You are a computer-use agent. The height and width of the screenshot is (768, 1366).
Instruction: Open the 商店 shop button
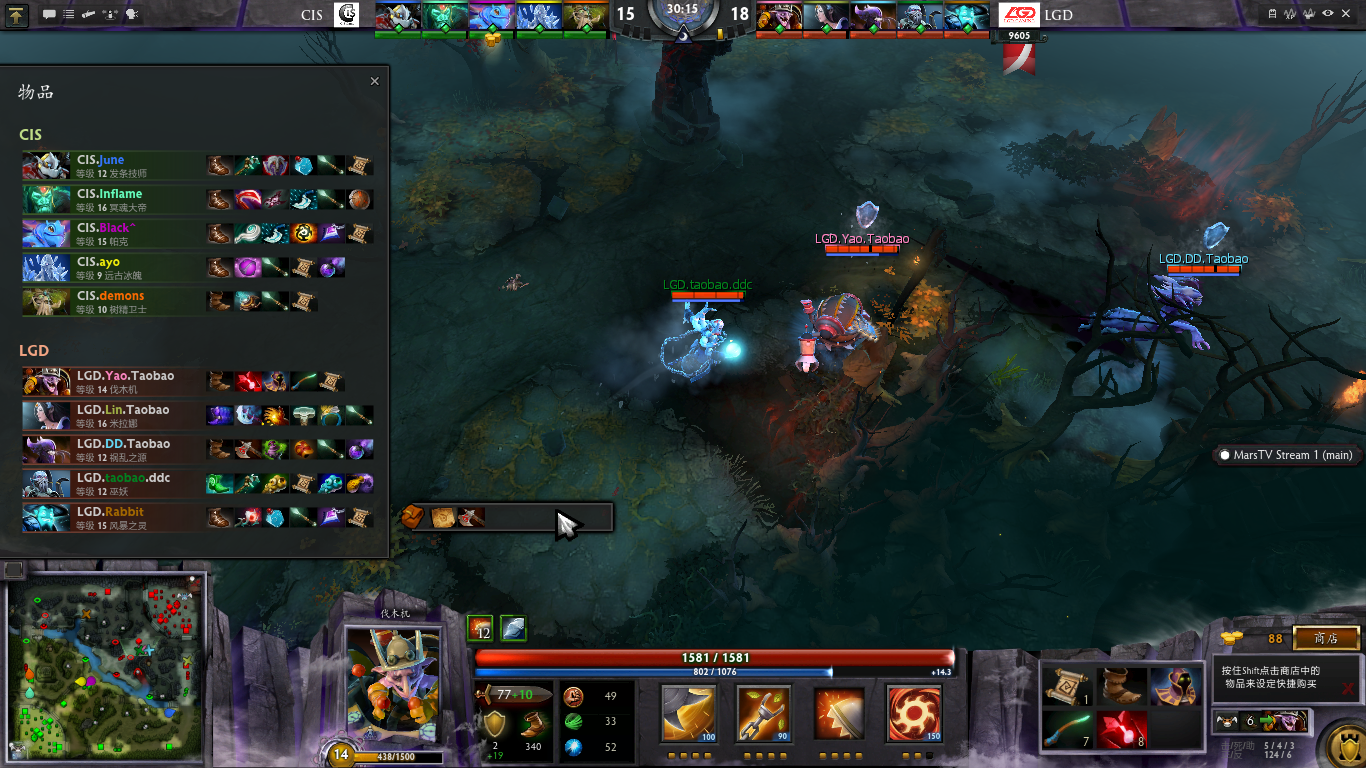1326,638
